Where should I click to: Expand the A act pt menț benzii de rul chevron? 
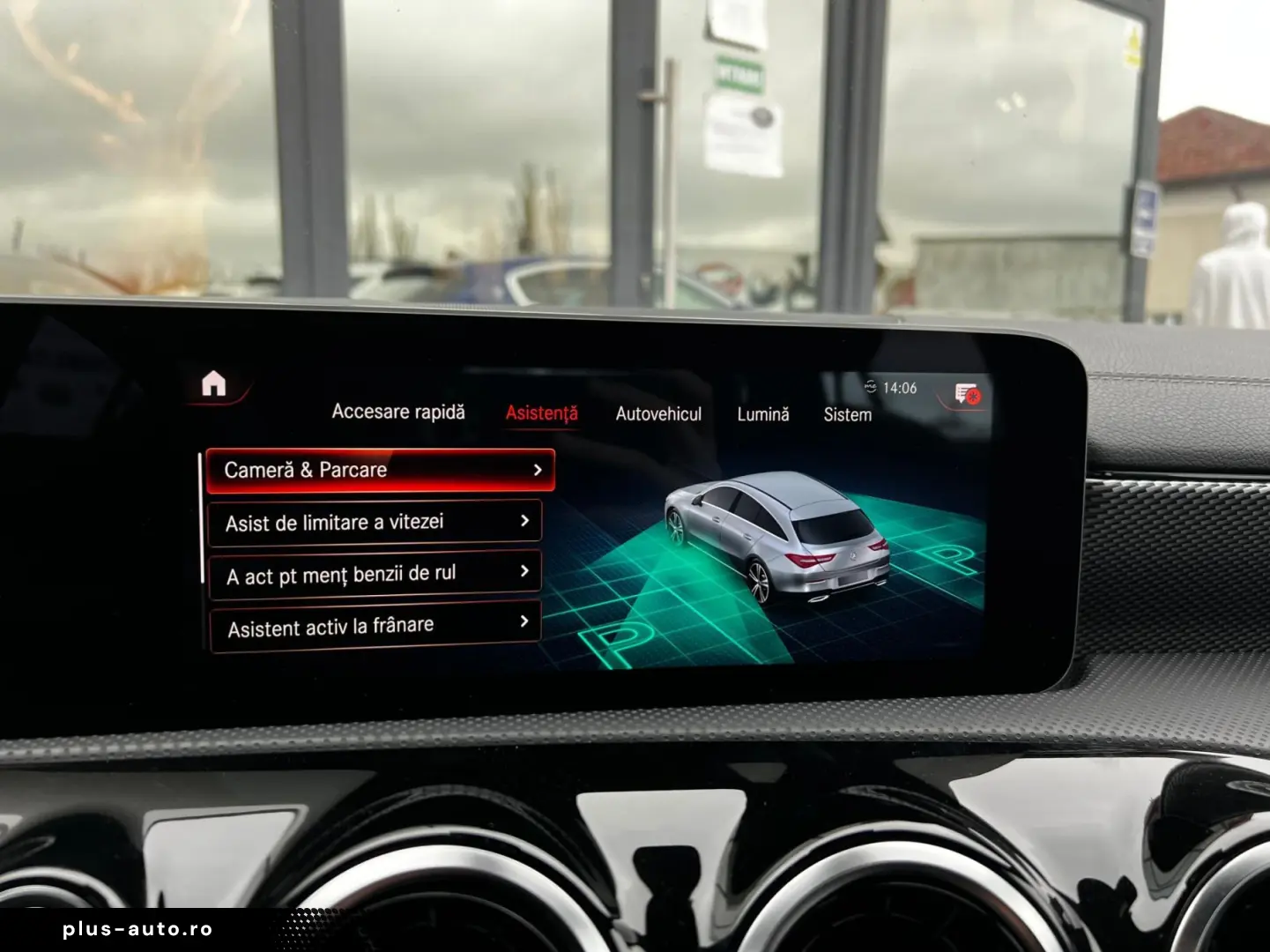pyautogui.click(x=525, y=572)
